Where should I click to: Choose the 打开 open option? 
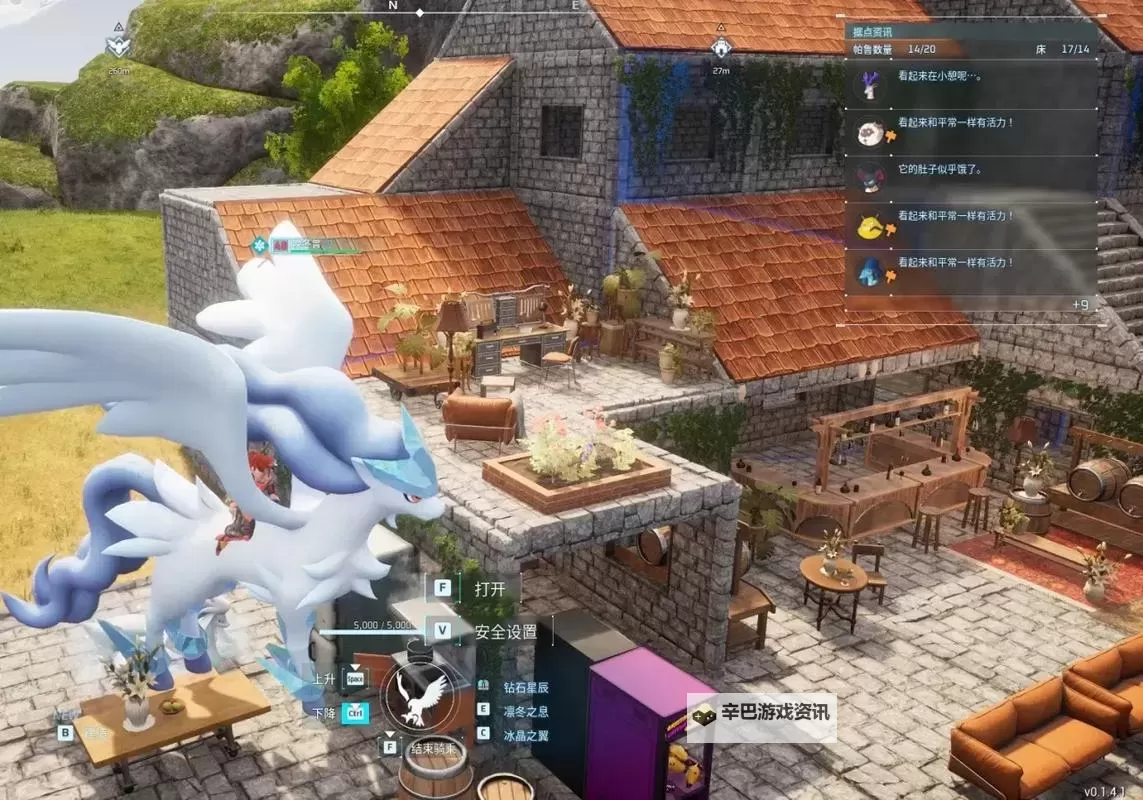tap(489, 588)
